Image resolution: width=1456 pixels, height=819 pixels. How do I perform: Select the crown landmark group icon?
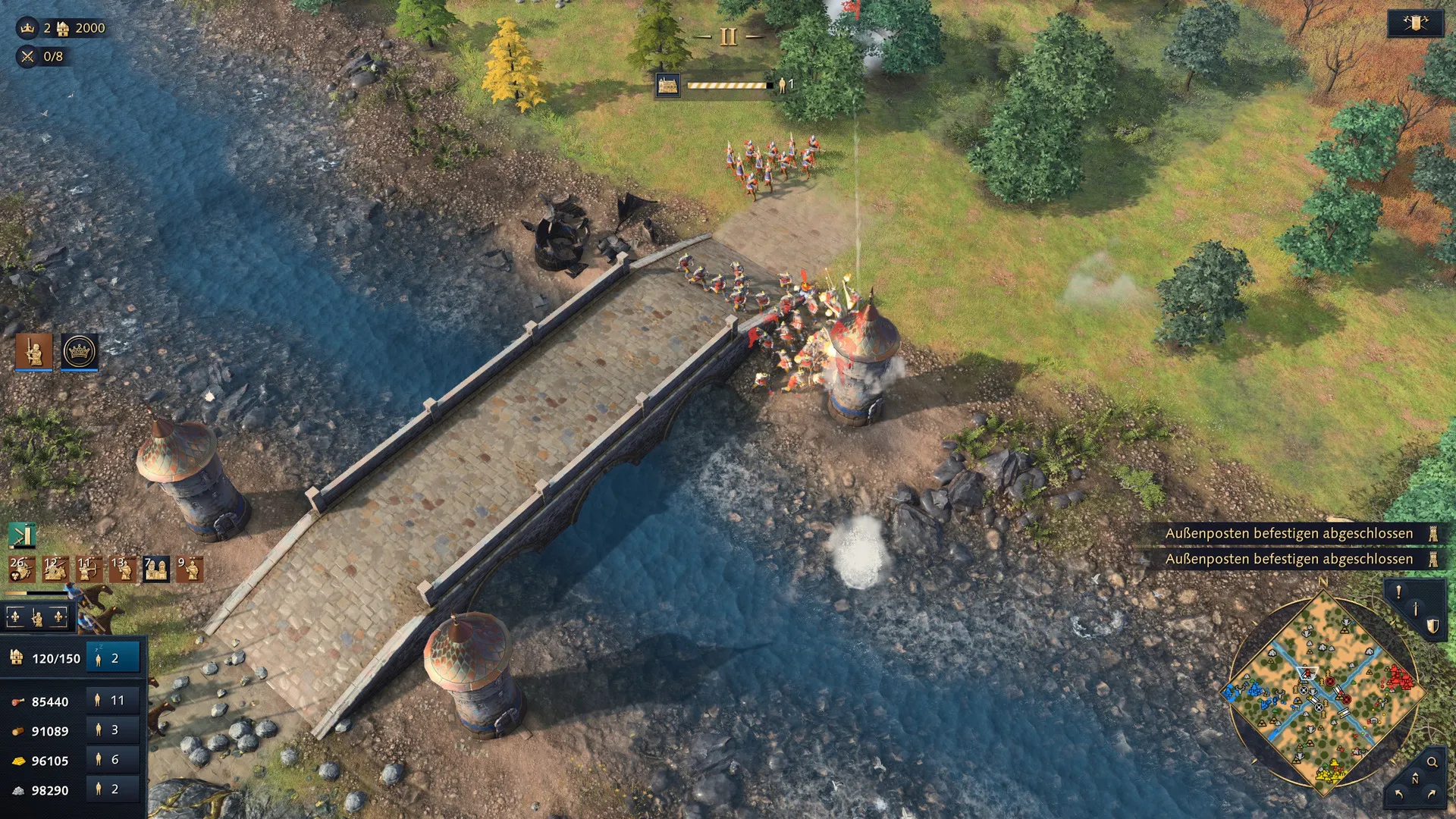click(x=80, y=351)
